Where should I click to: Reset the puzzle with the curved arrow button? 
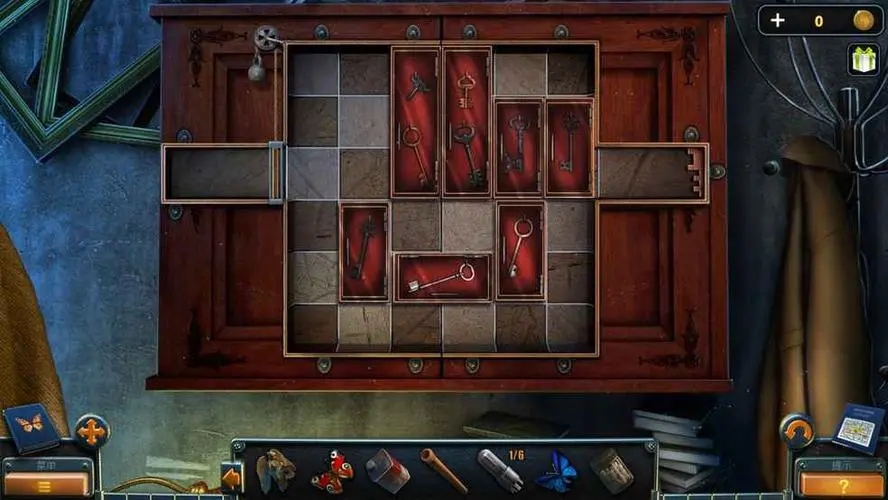pyautogui.click(x=796, y=431)
